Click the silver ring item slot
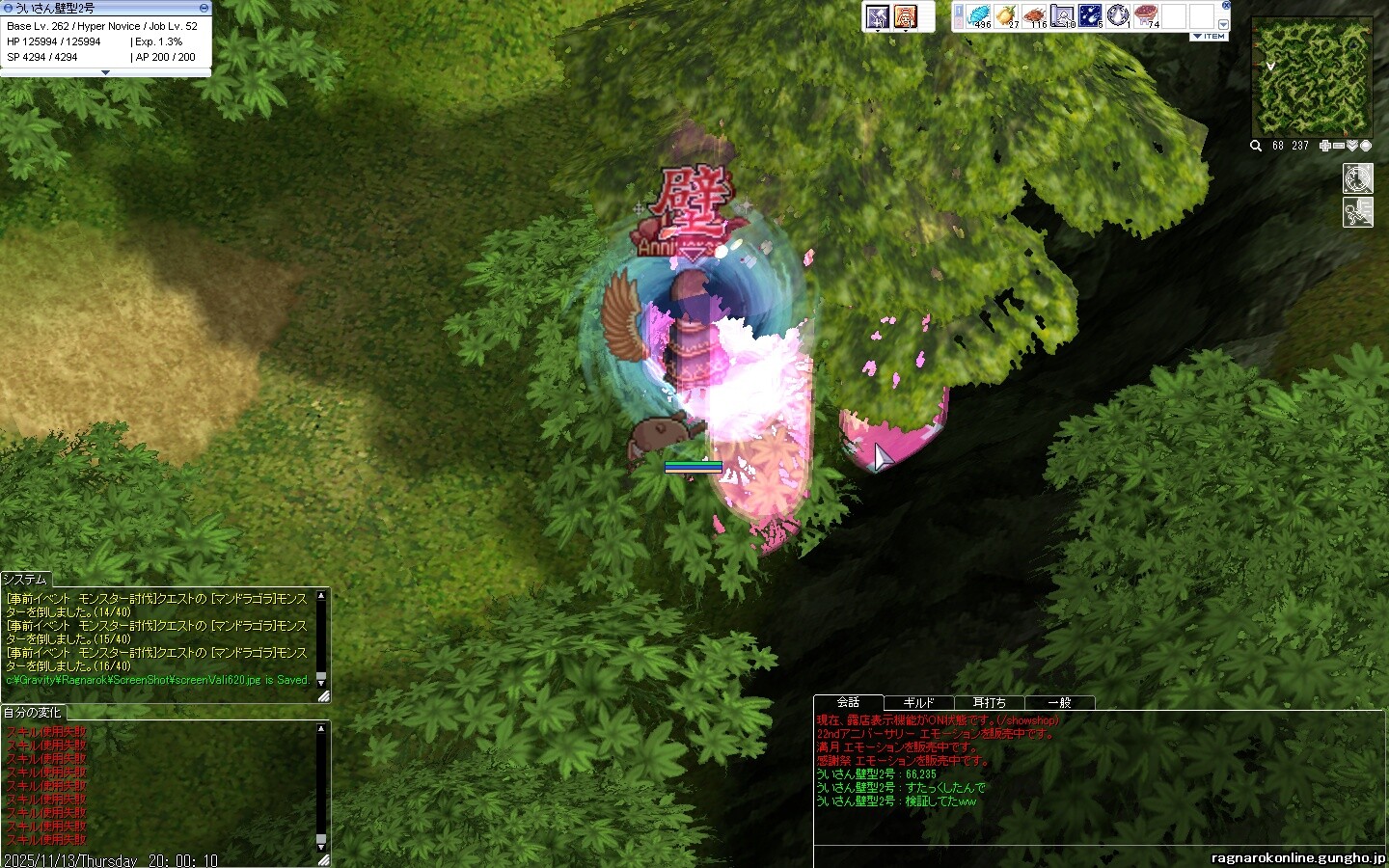Screen dimensions: 1389x868 1119,16
